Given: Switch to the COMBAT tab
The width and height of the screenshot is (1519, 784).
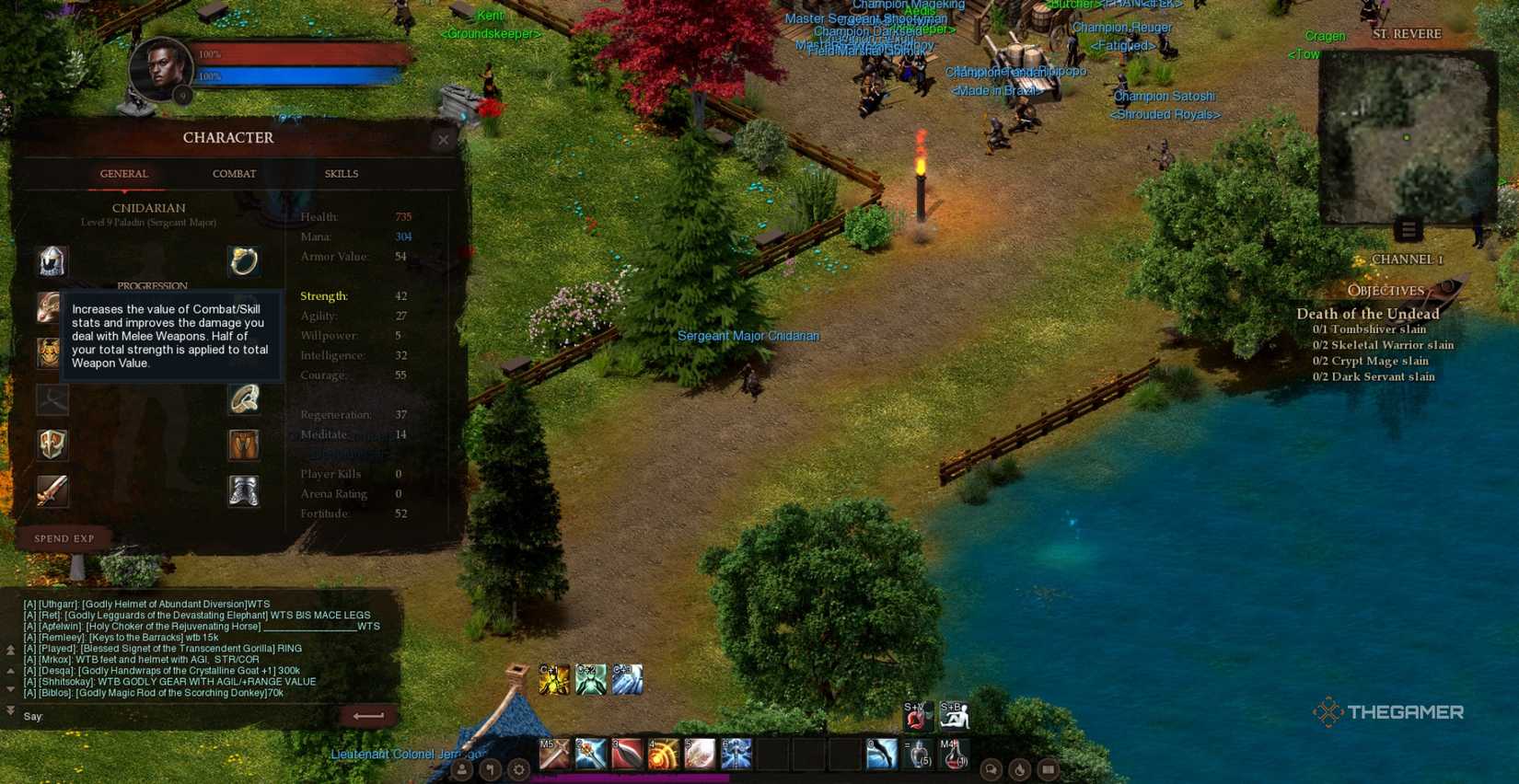Looking at the screenshot, I should coord(233,174).
